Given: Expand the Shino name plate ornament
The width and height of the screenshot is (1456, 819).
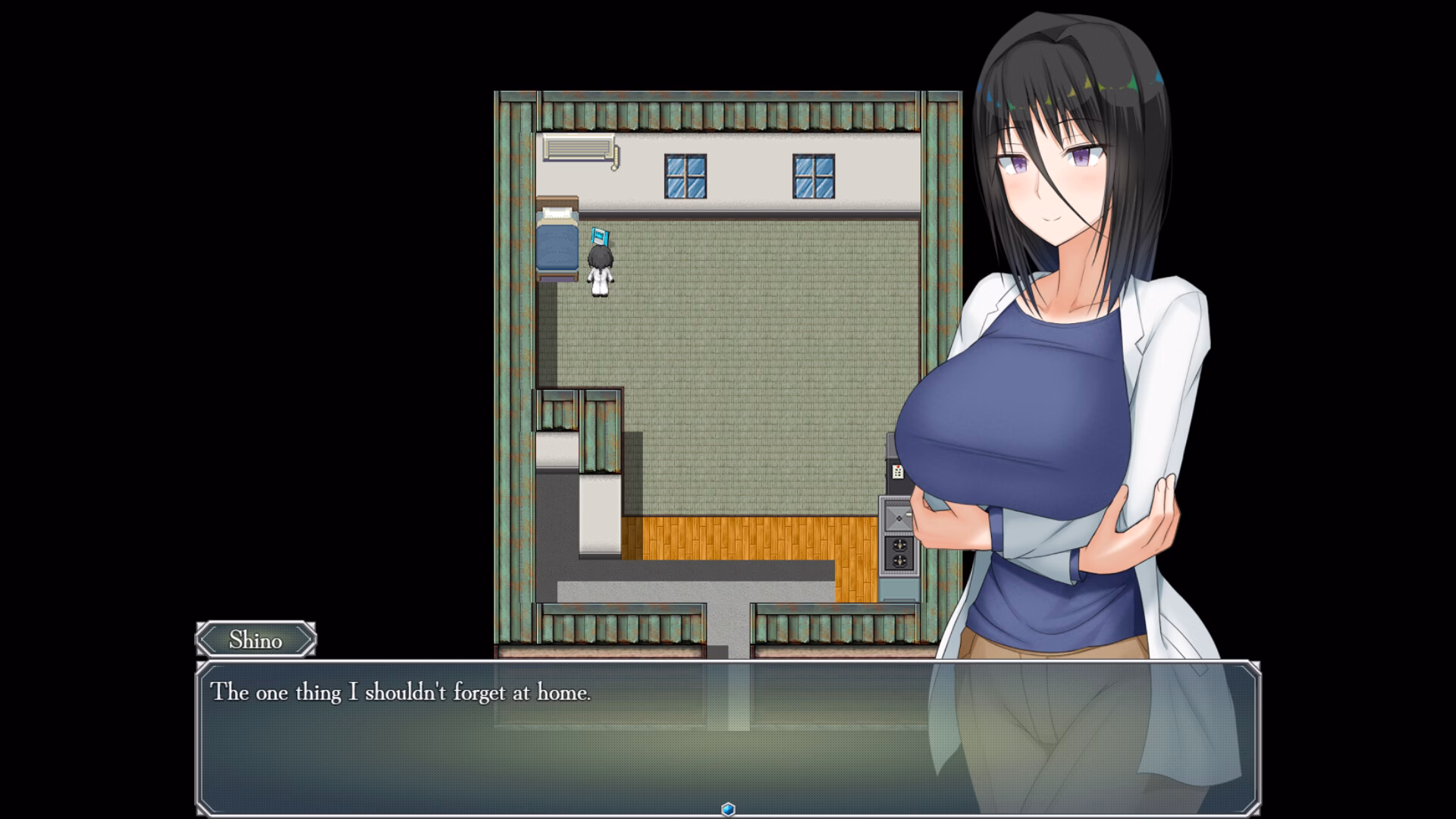Looking at the screenshot, I should pyautogui.click(x=255, y=641).
